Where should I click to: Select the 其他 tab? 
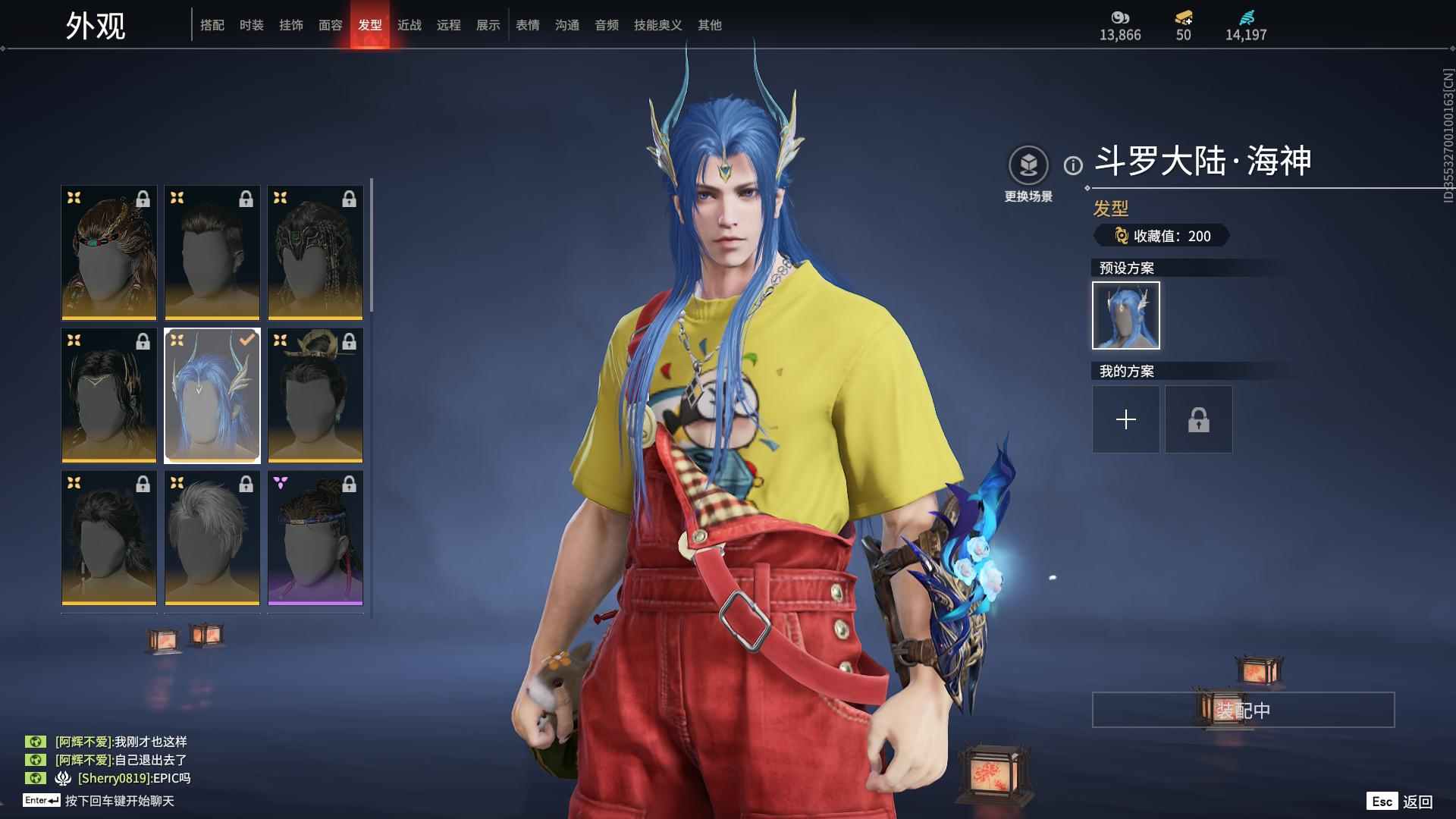tap(709, 25)
